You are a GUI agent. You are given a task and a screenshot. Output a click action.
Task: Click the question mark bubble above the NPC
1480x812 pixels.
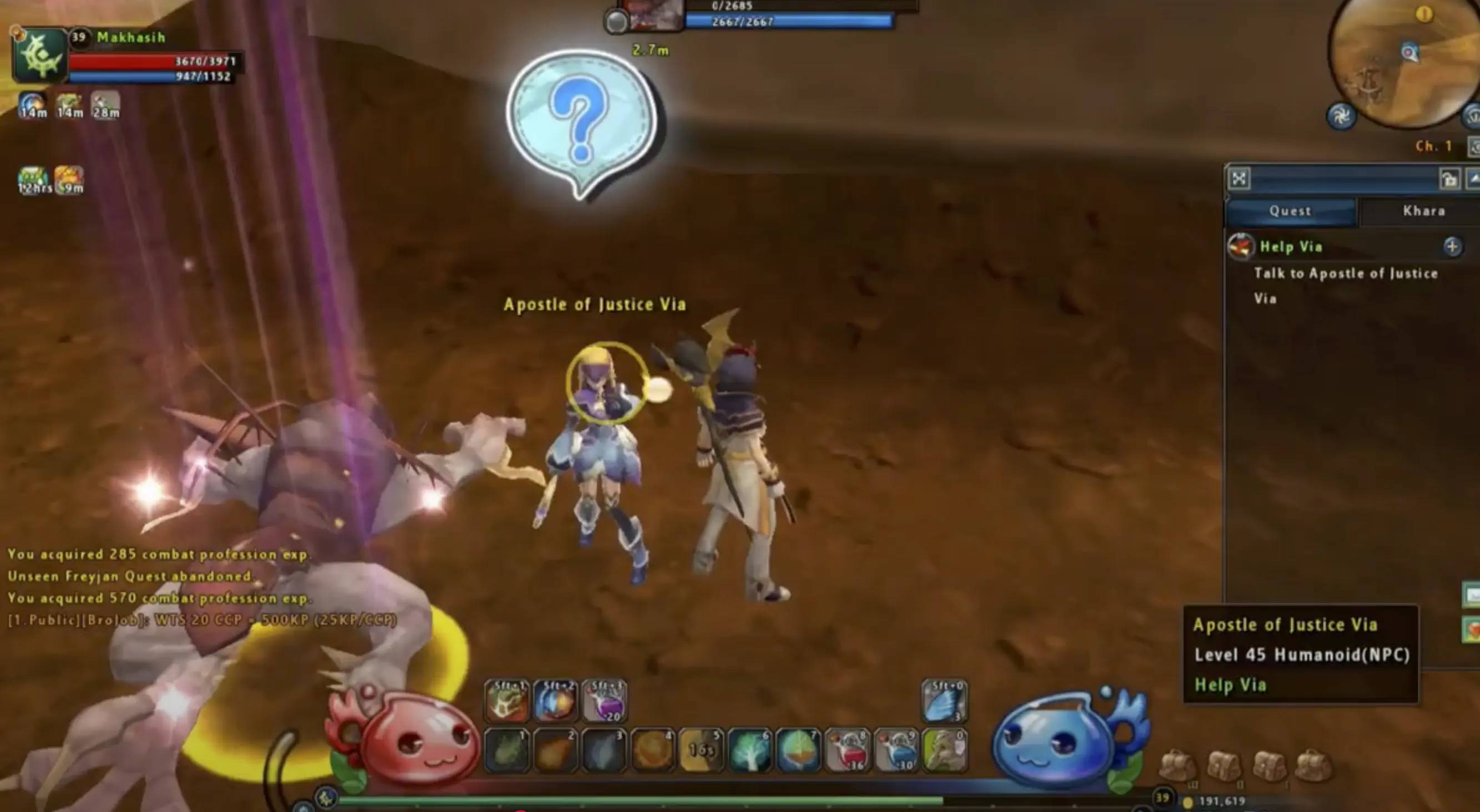tap(580, 118)
